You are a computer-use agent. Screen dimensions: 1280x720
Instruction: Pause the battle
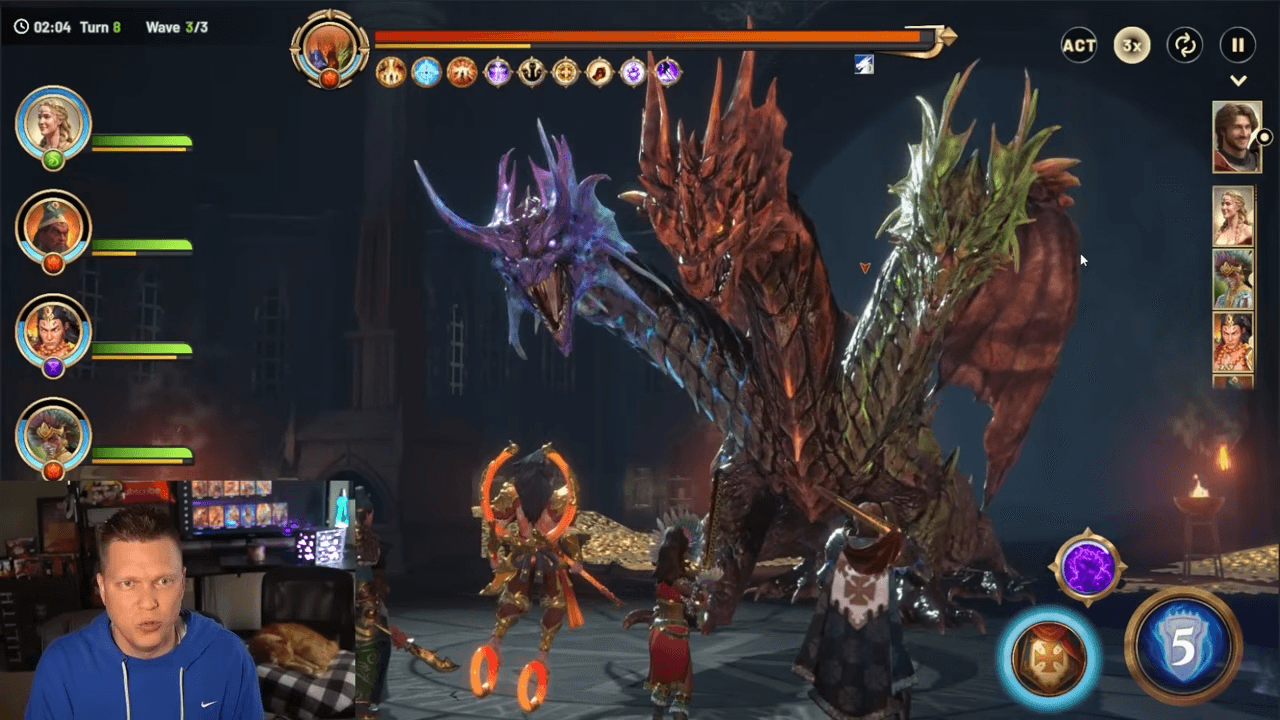(x=1238, y=46)
